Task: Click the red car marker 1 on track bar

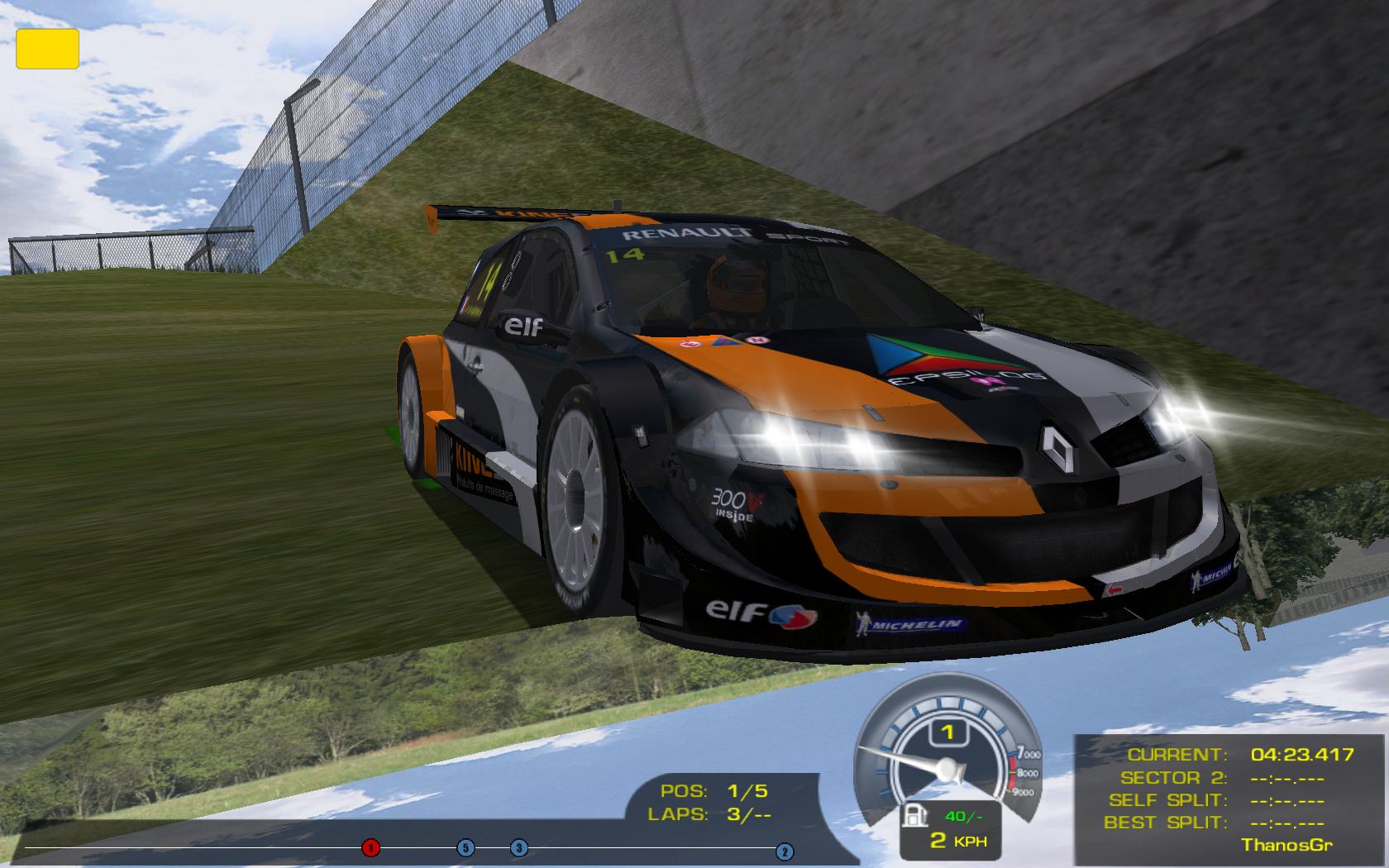Action: pos(370,847)
